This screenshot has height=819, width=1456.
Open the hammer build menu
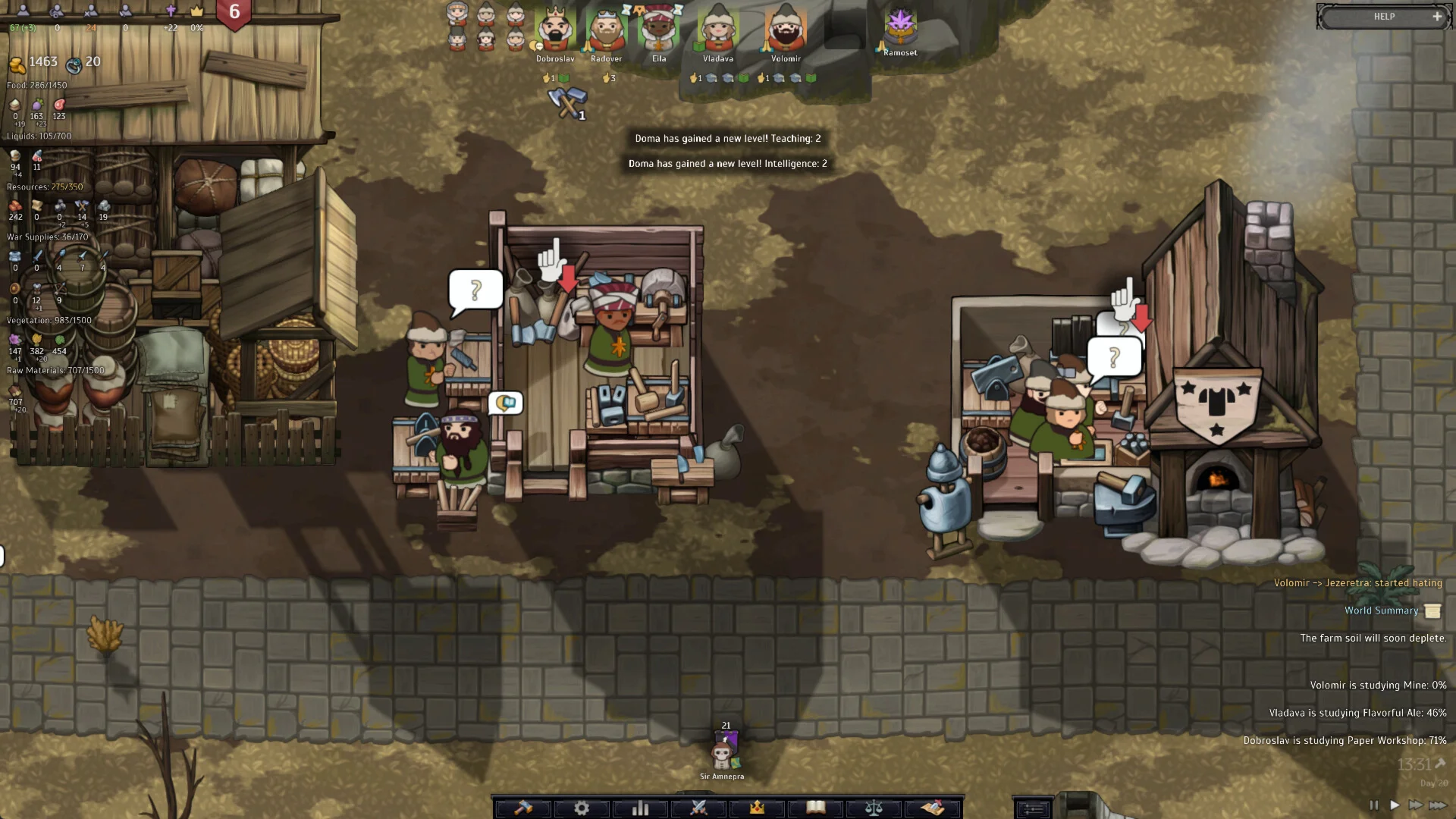522,808
